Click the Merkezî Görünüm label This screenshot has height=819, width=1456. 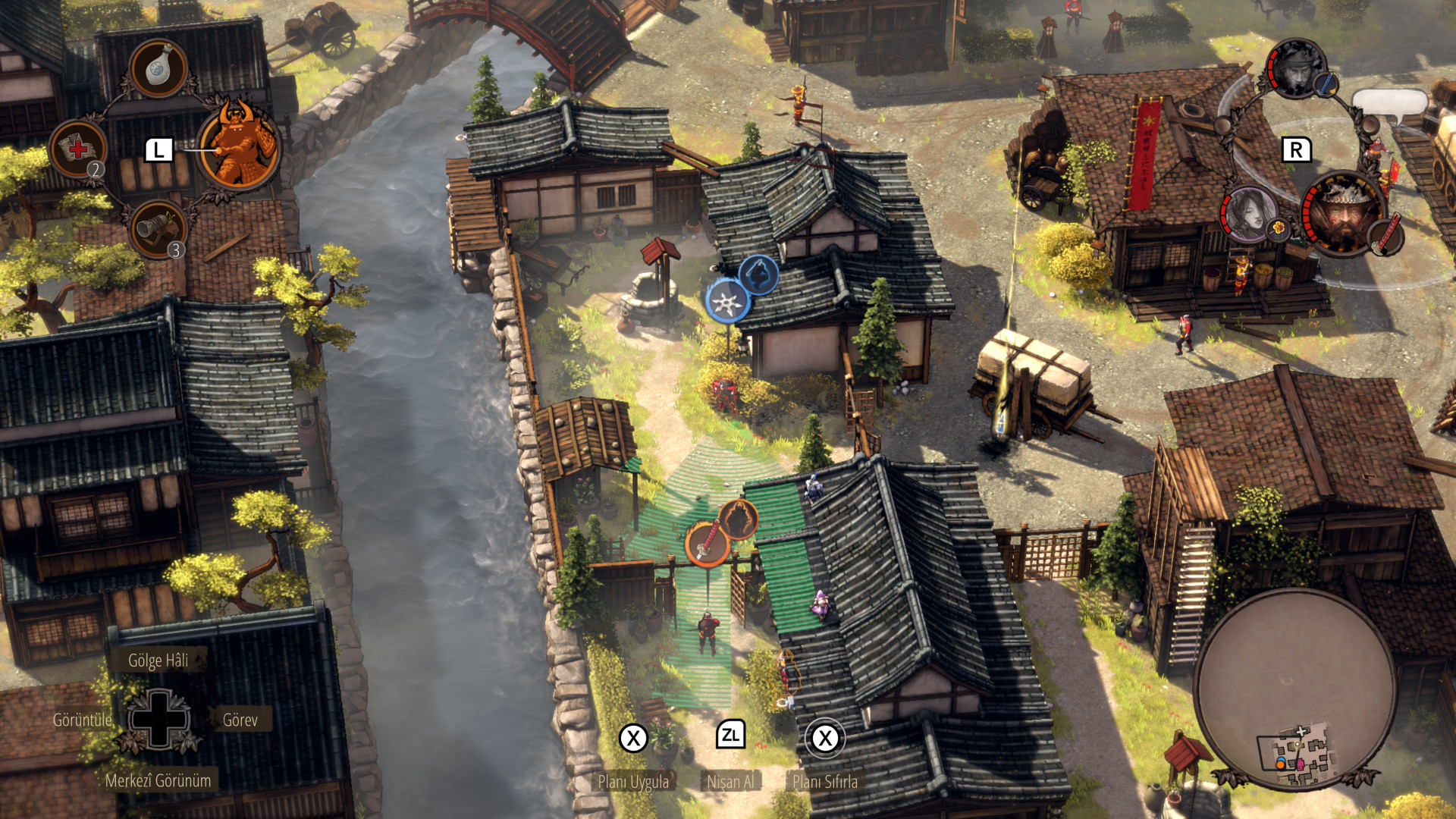158,780
